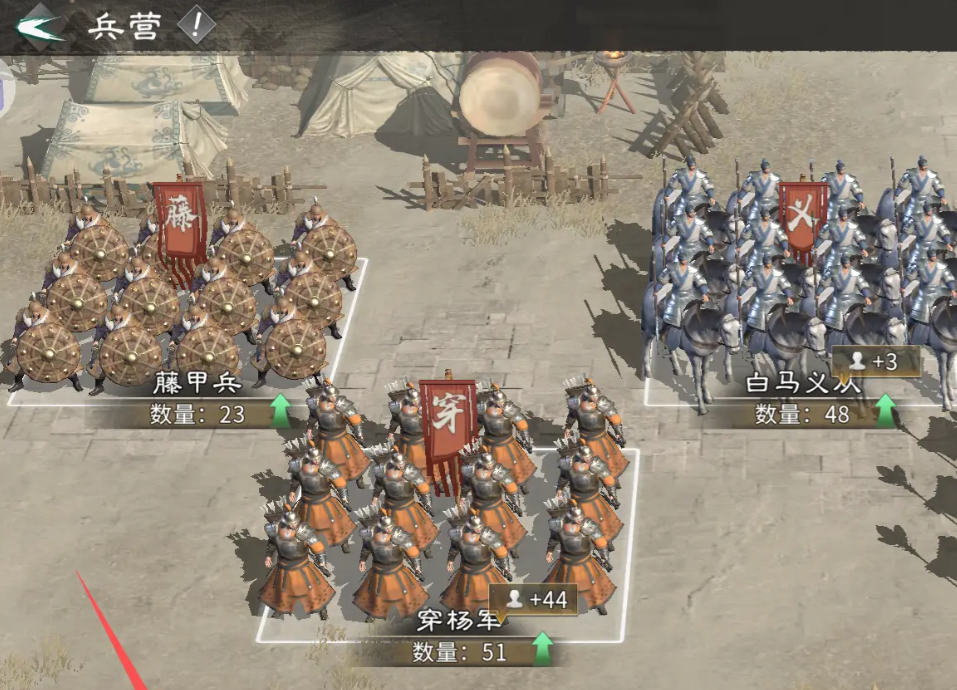Image resolution: width=957 pixels, height=690 pixels.
Task: Go back using the arrow button
Action: [x=39, y=25]
